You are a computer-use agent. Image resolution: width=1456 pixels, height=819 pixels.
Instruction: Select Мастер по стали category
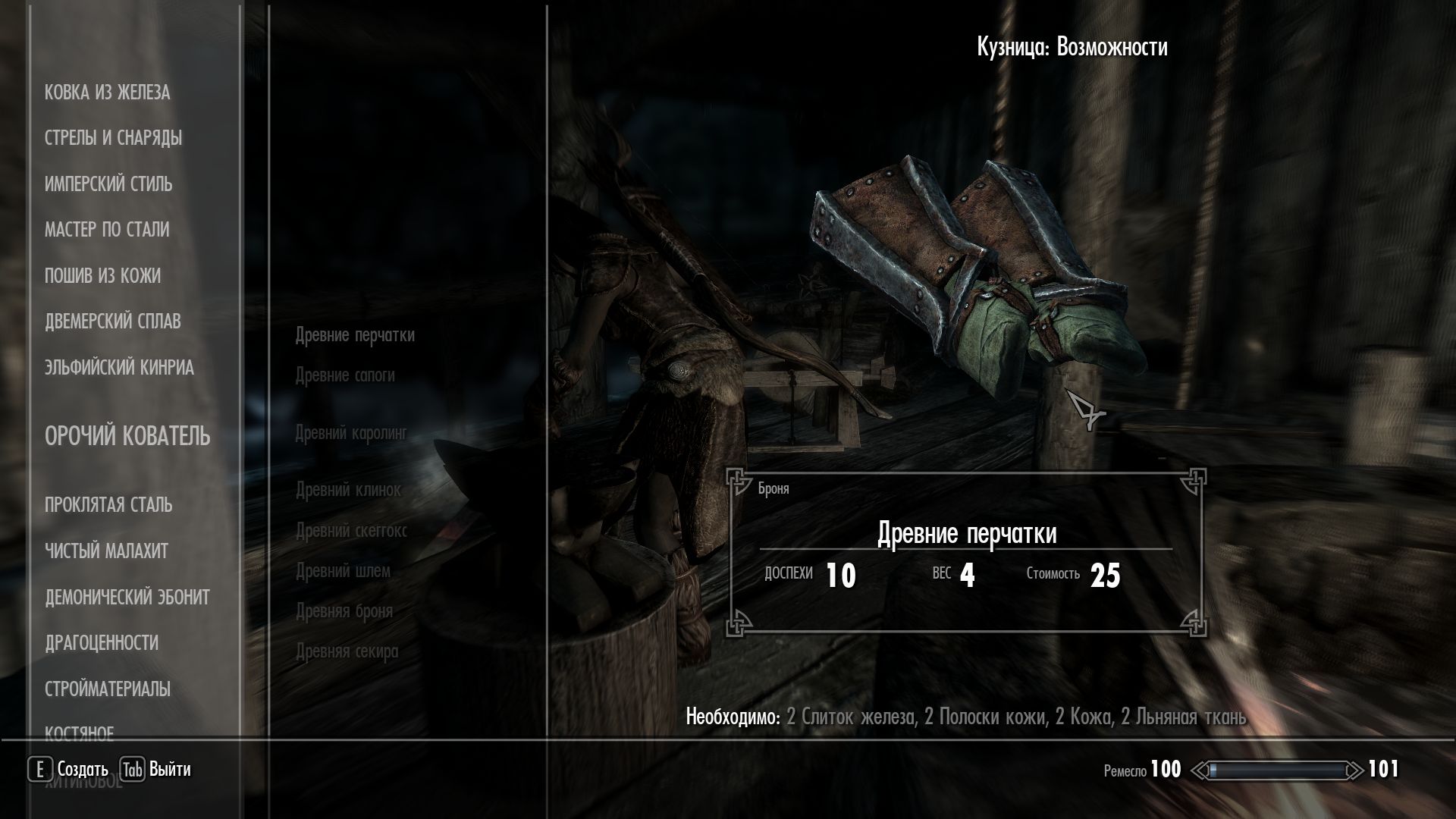coord(107,230)
